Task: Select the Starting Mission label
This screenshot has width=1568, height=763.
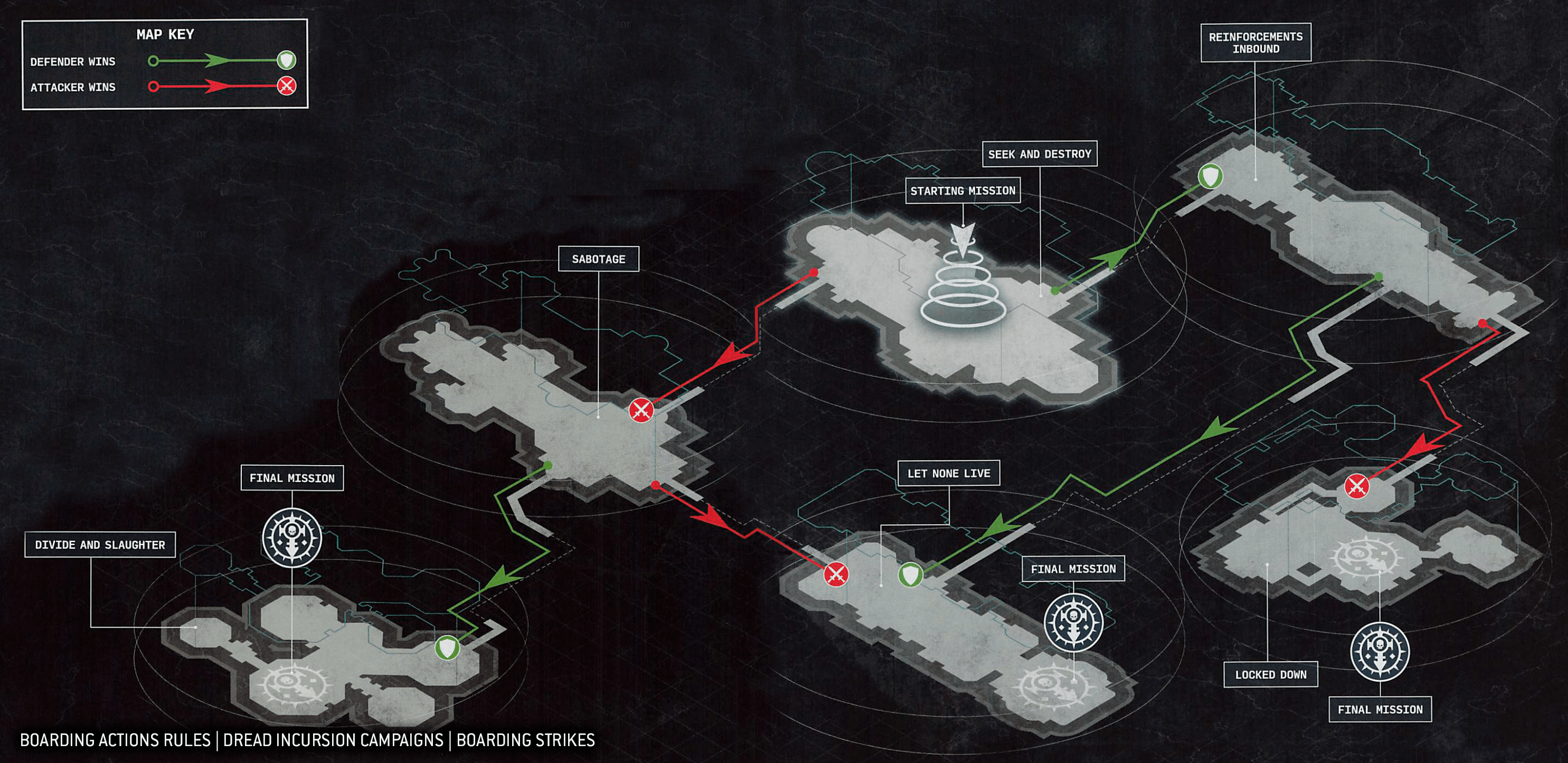Action: (962, 191)
